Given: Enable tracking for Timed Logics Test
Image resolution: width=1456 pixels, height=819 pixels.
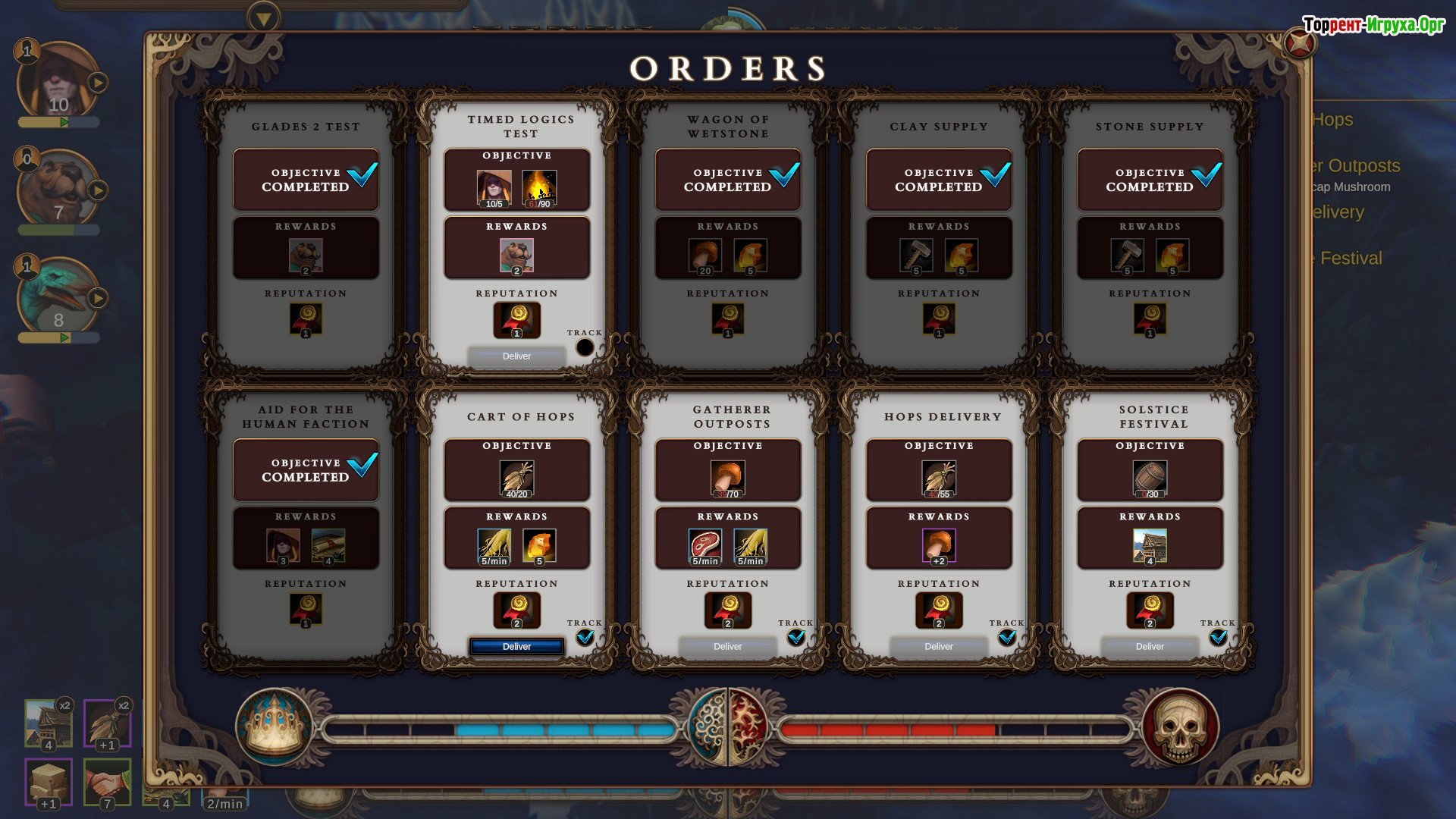Looking at the screenshot, I should [585, 347].
